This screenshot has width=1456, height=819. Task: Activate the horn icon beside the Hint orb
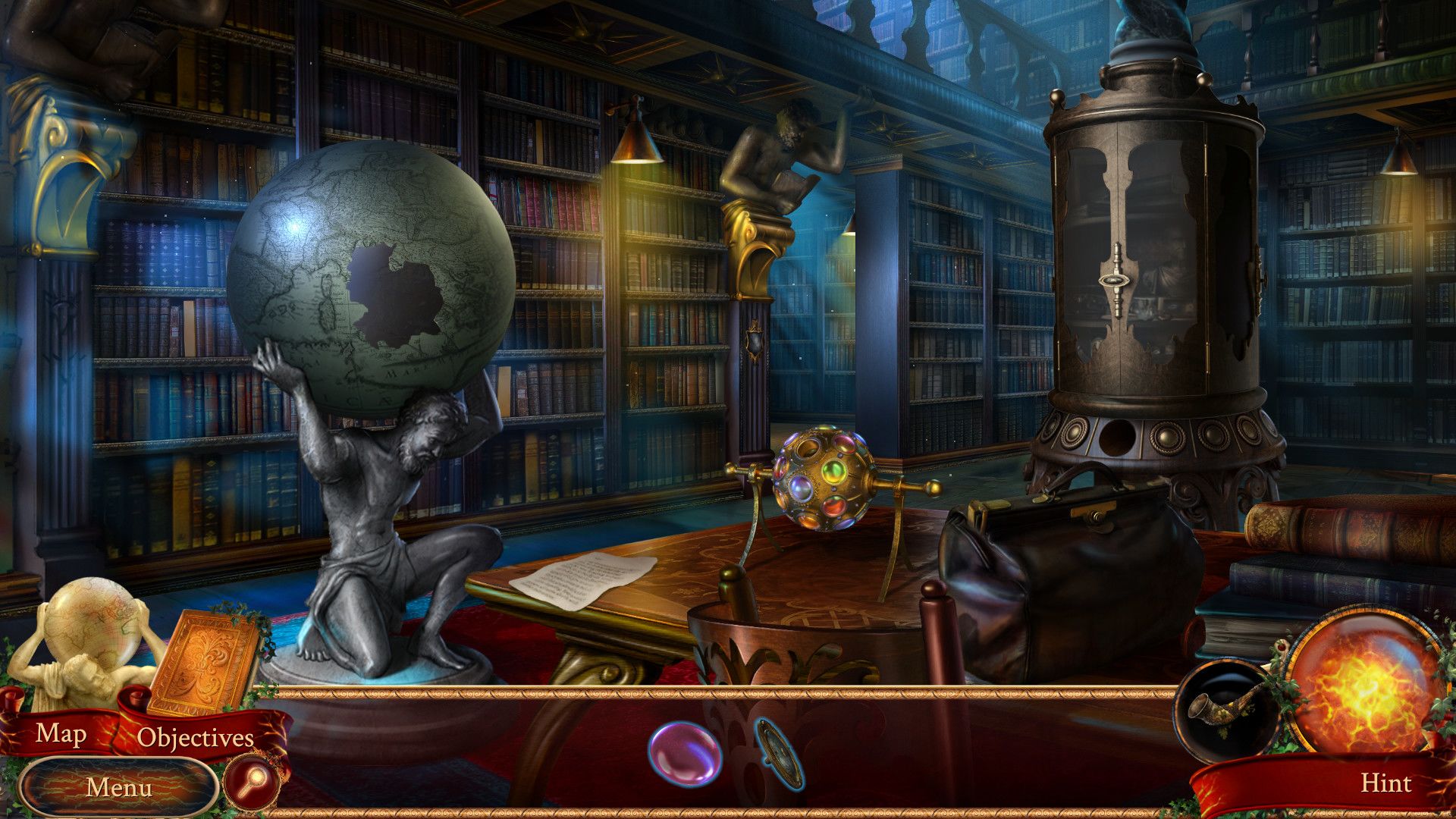click(x=1219, y=709)
